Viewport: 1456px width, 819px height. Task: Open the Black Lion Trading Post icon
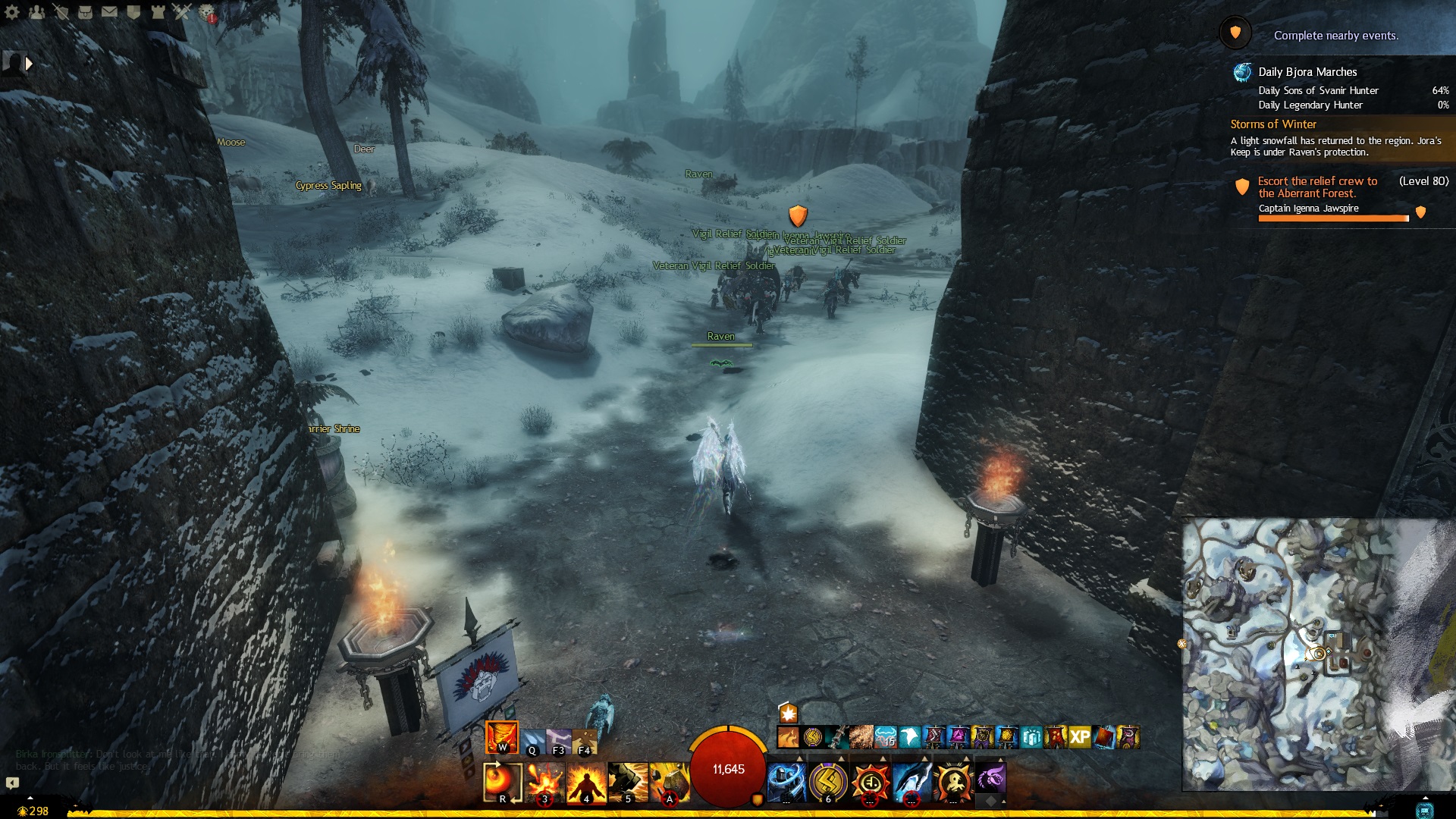point(206,12)
